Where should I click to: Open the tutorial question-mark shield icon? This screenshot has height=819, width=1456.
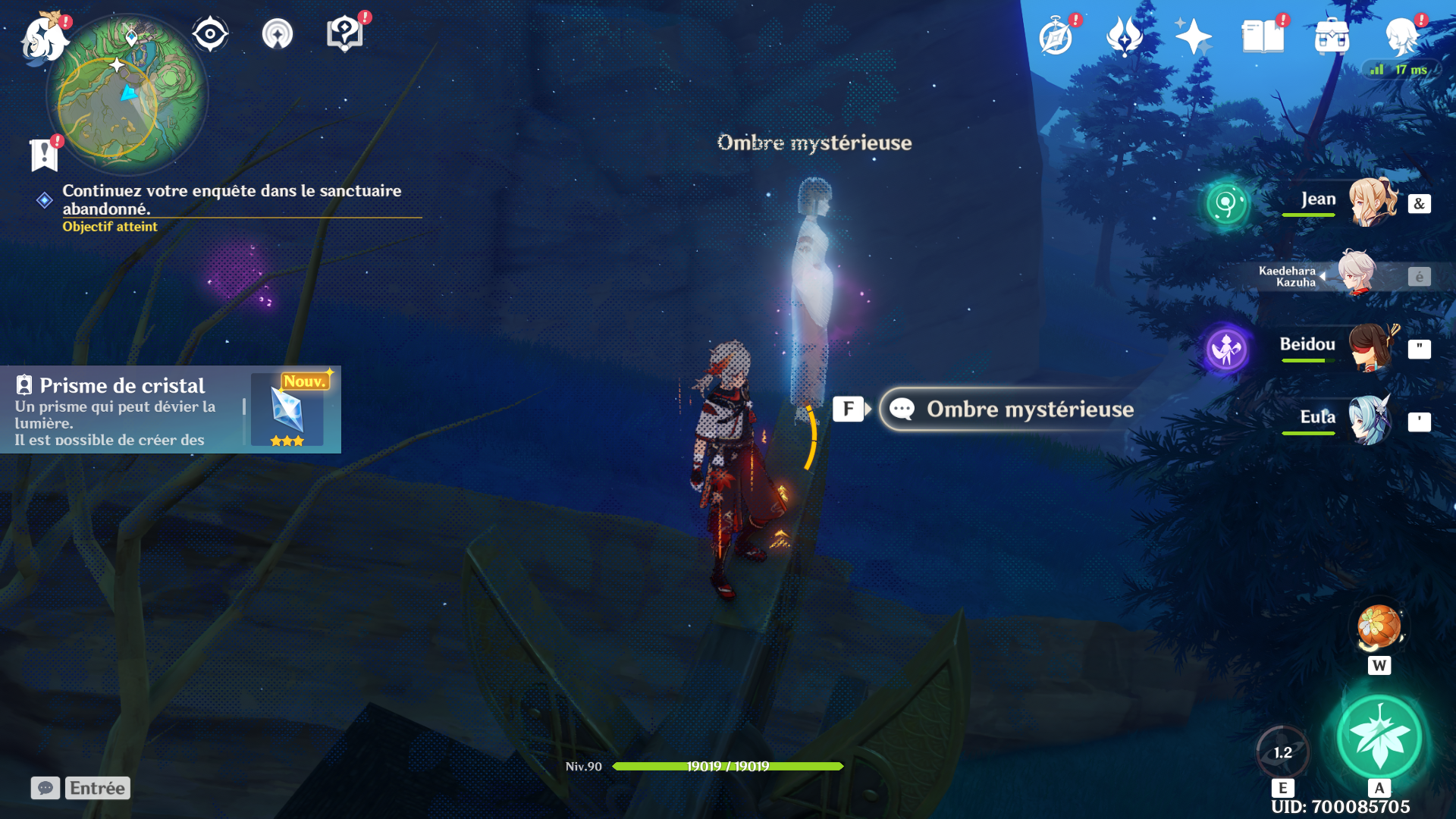tap(344, 34)
